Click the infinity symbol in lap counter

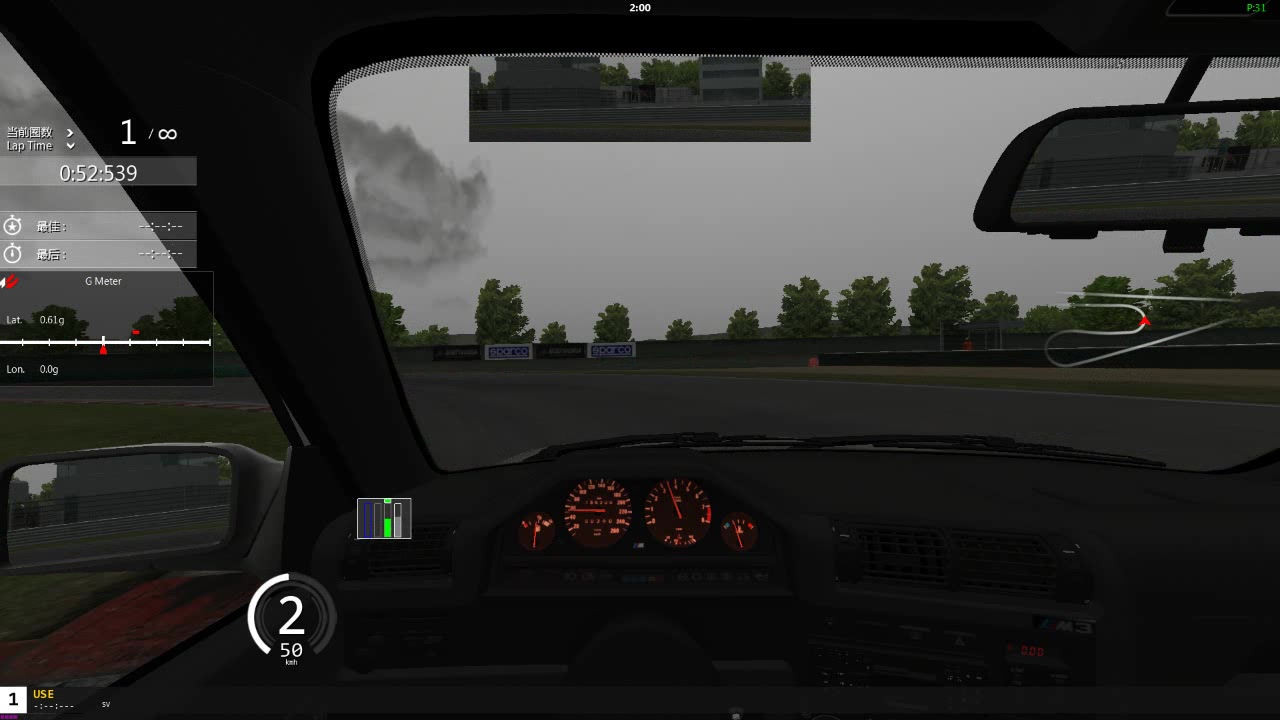[166, 132]
